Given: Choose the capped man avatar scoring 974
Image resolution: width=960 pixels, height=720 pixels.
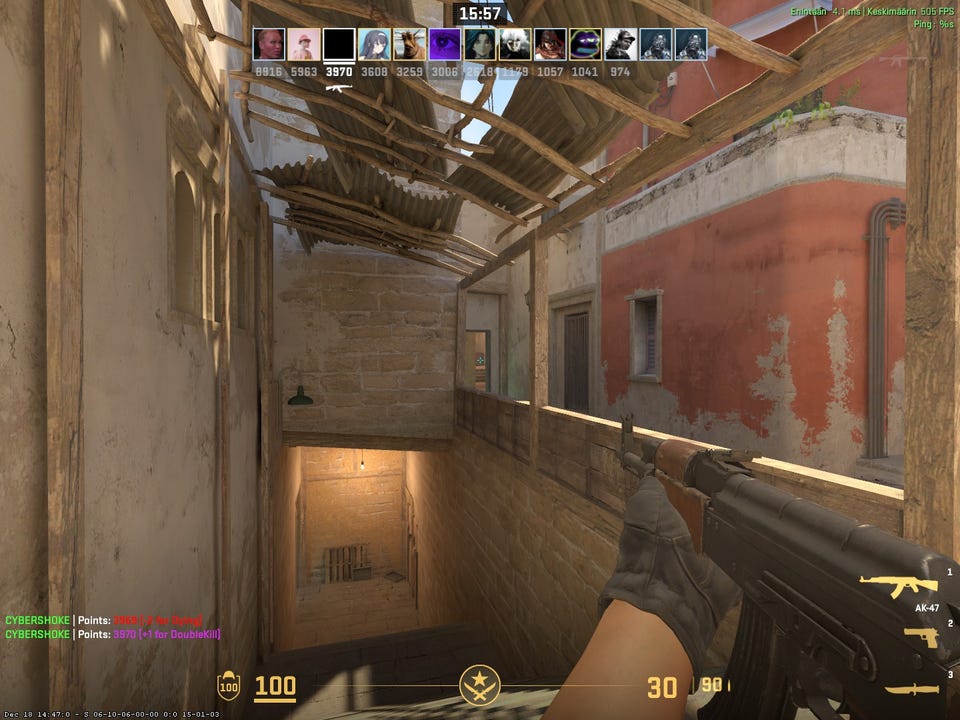Looking at the screenshot, I should click(620, 44).
